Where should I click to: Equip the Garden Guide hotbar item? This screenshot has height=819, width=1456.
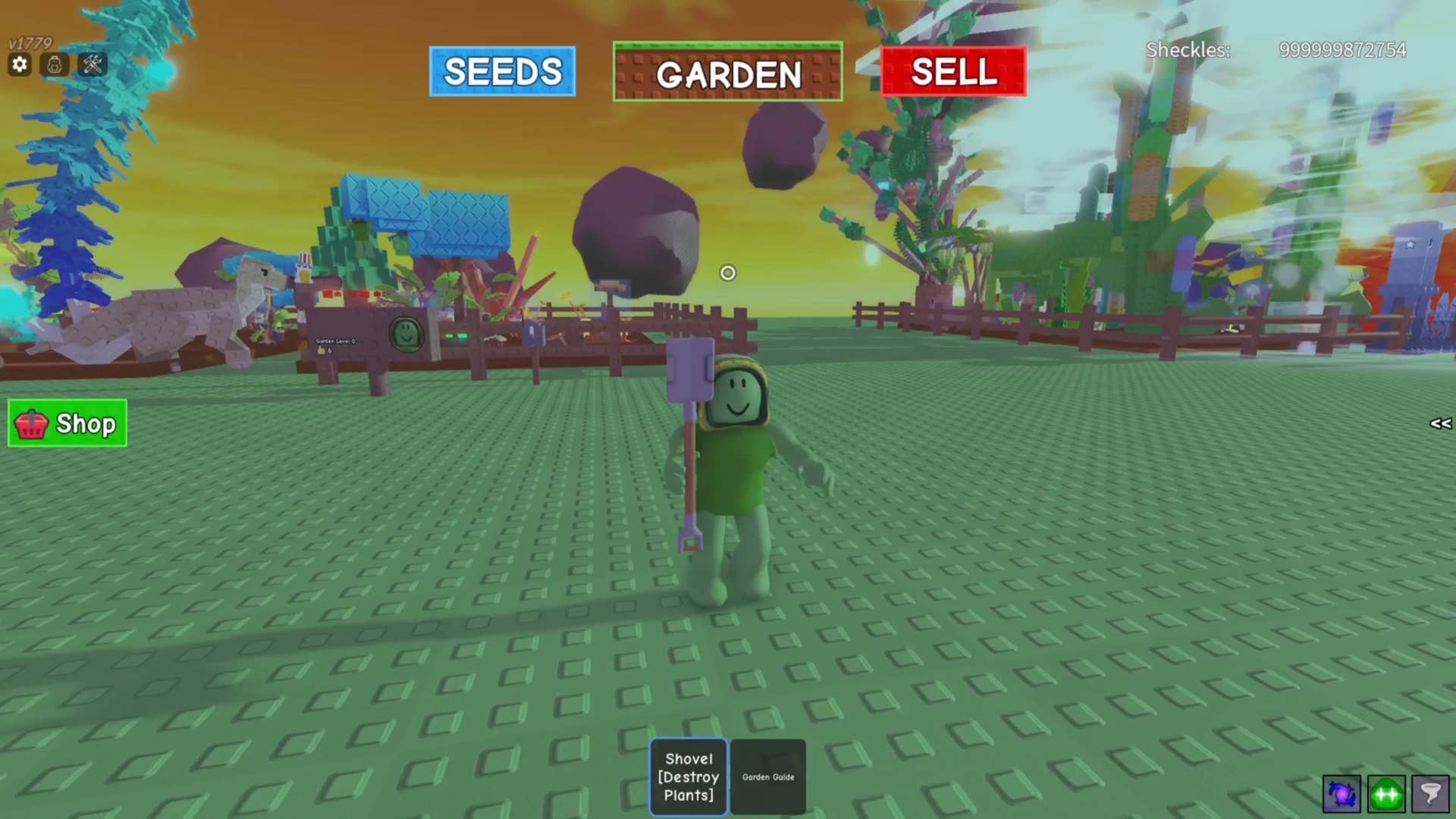(767, 777)
